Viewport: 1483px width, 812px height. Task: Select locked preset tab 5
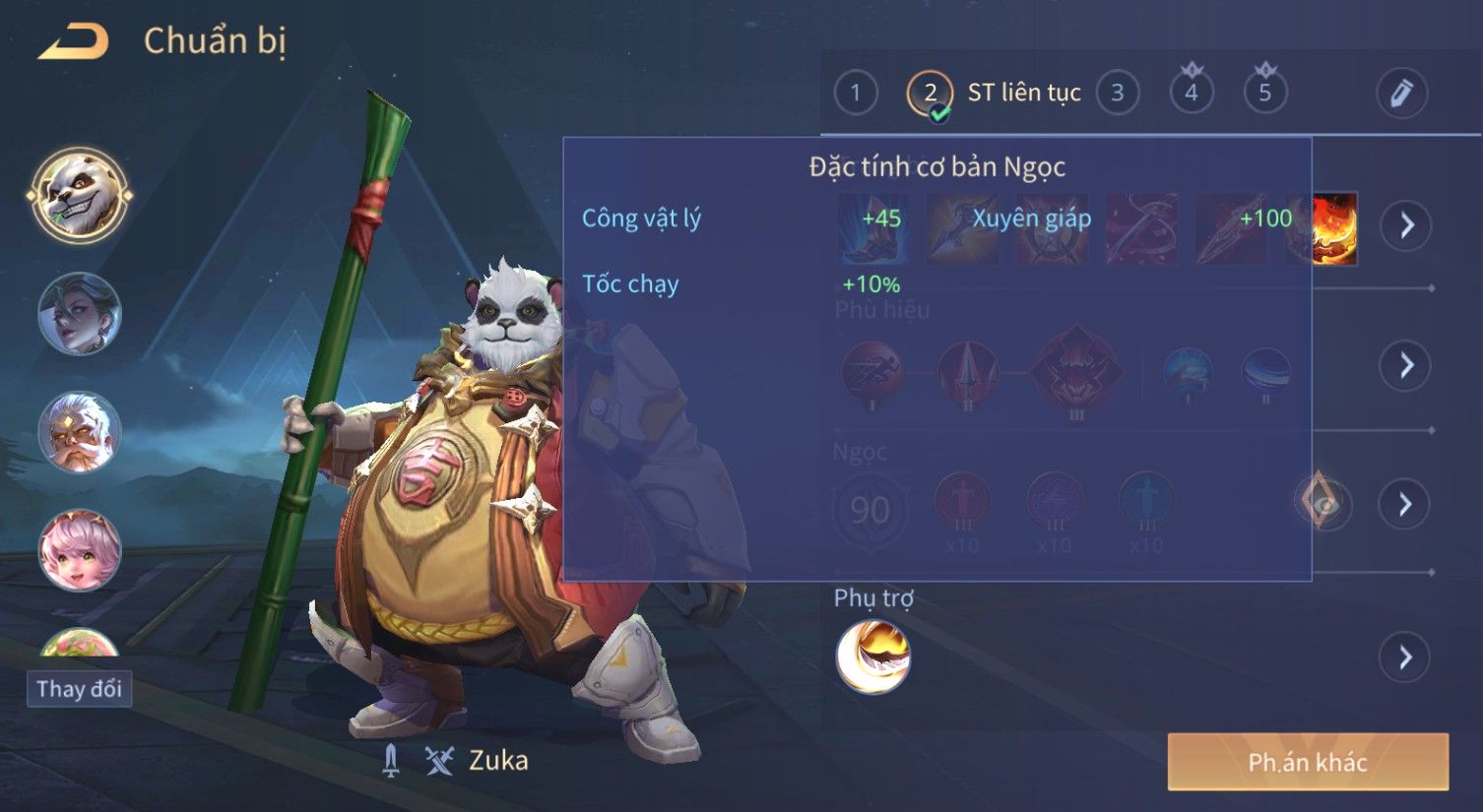click(x=1265, y=92)
